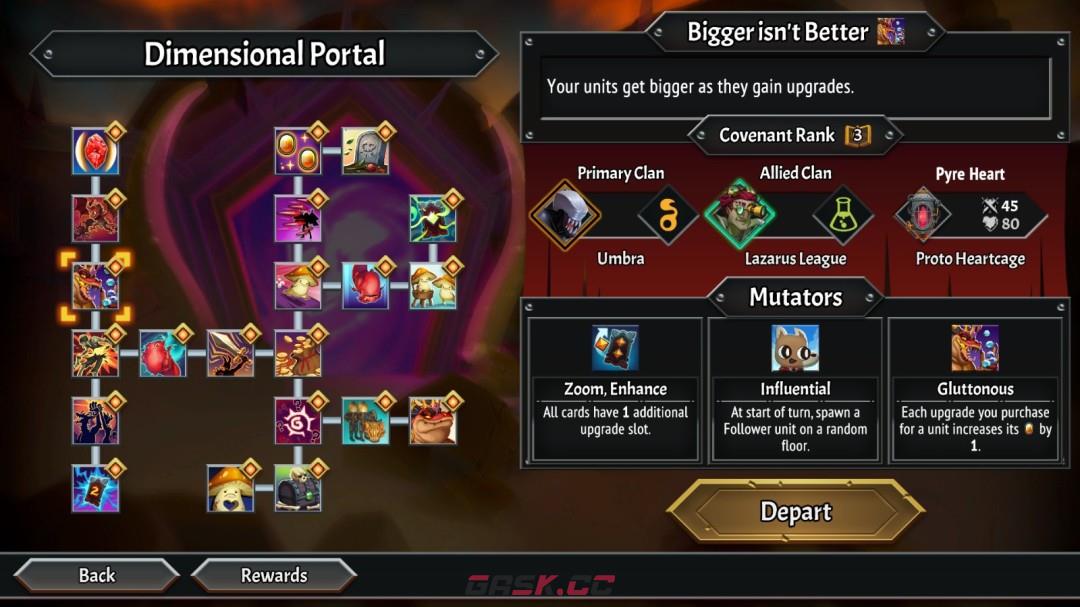Screen dimensions: 1080x607
Task: Select the red toad portal node
Action: point(432,420)
